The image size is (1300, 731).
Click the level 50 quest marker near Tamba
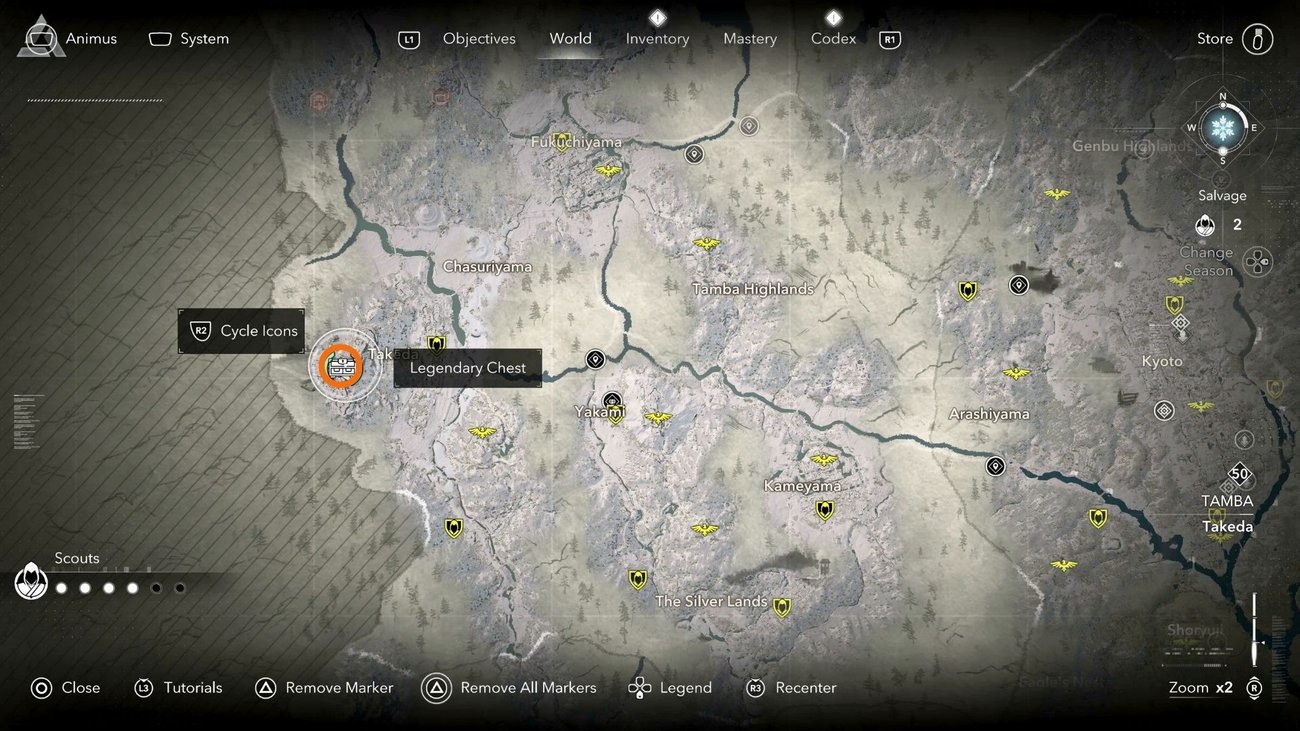coord(1239,473)
